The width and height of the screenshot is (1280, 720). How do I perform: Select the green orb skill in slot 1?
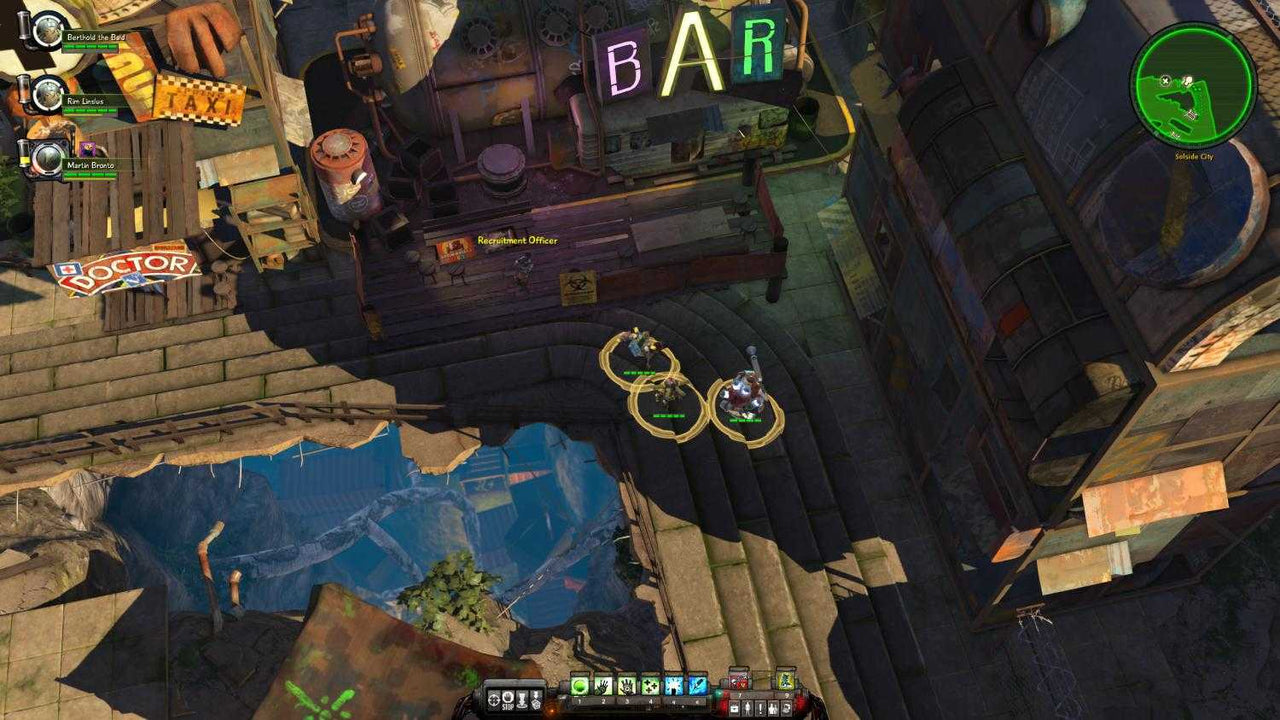[580, 682]
